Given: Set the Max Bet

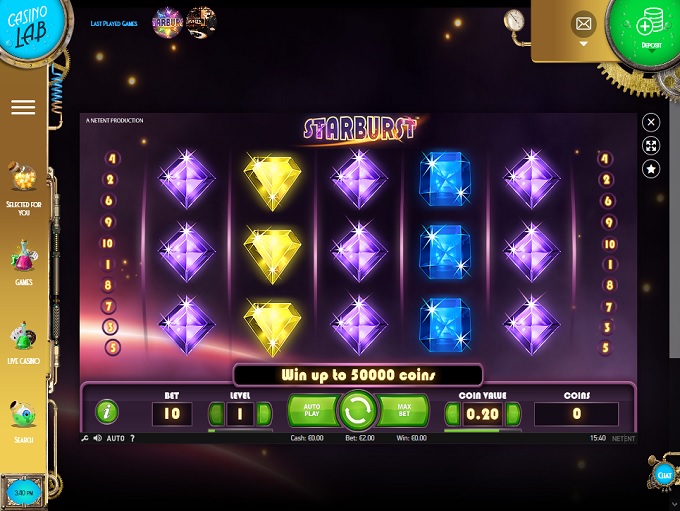Looking at the screenshot, I should click(403, 410).
